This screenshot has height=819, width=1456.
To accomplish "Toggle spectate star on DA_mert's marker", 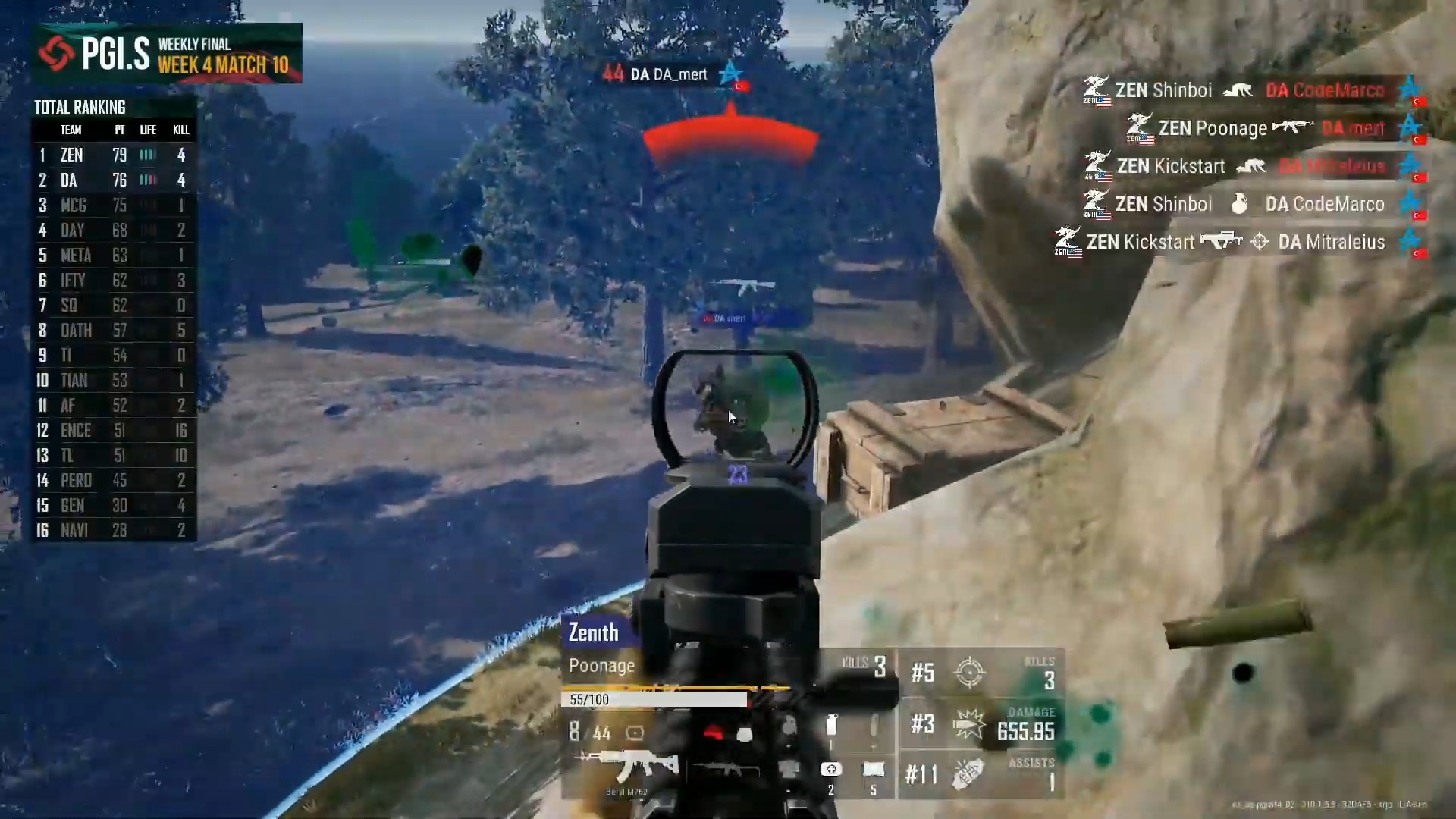I will [730, 73].
